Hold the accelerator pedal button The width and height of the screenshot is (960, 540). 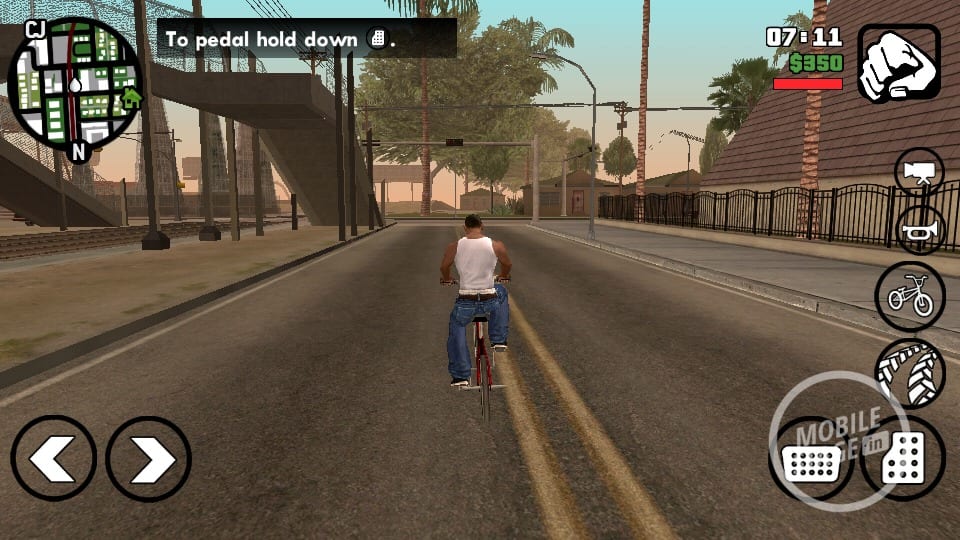click(902, 459)
